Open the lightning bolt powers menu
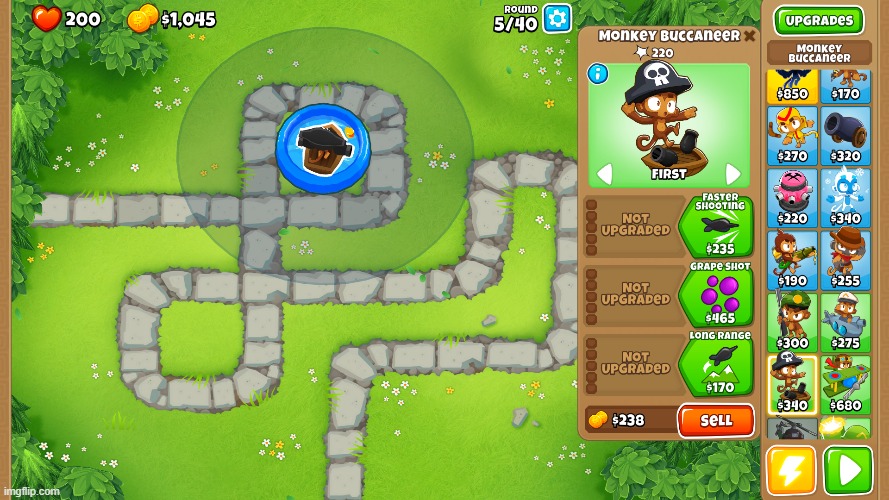 [x=791, y=470]
